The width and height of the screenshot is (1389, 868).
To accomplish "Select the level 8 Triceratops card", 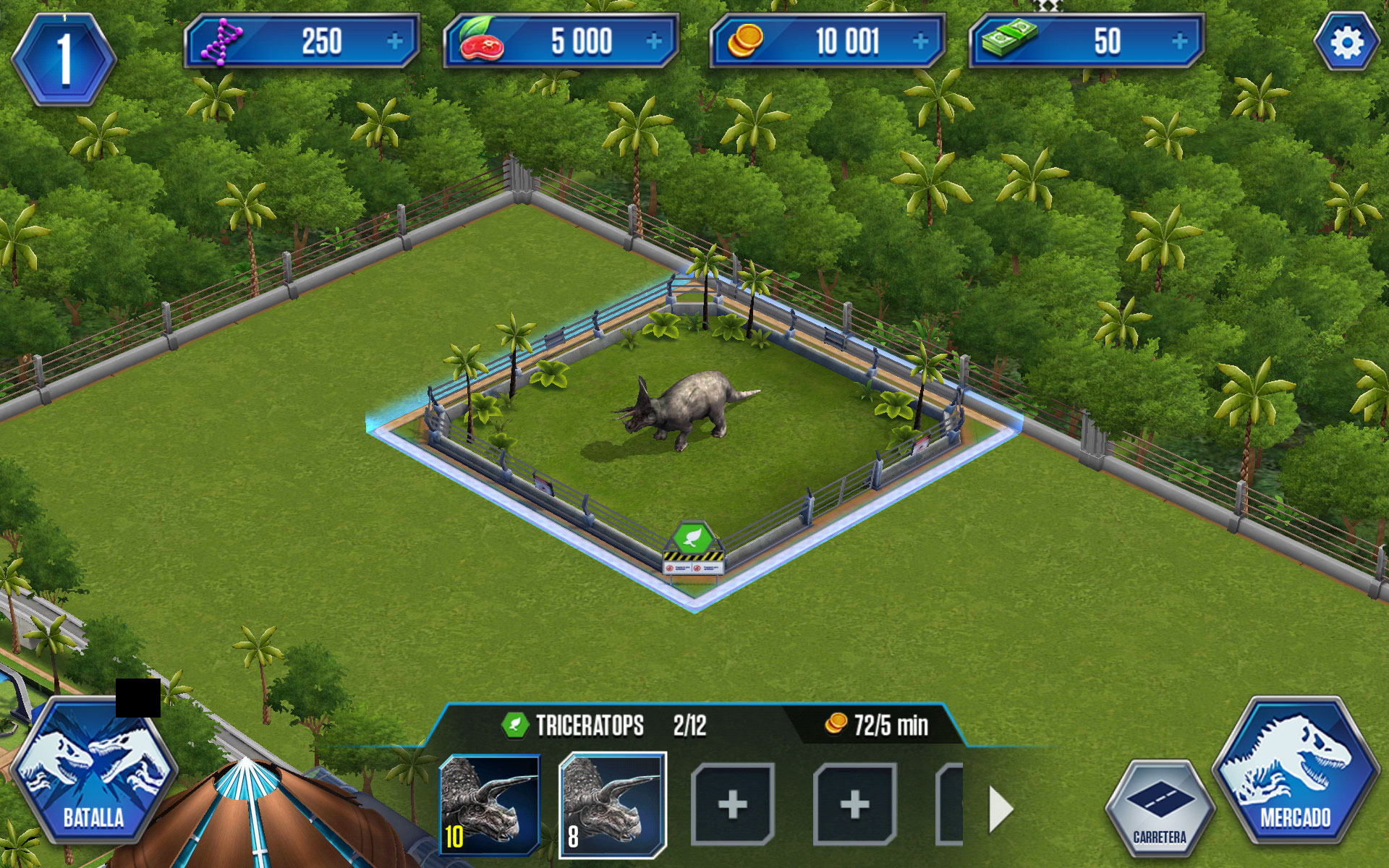I will [613, 804].
